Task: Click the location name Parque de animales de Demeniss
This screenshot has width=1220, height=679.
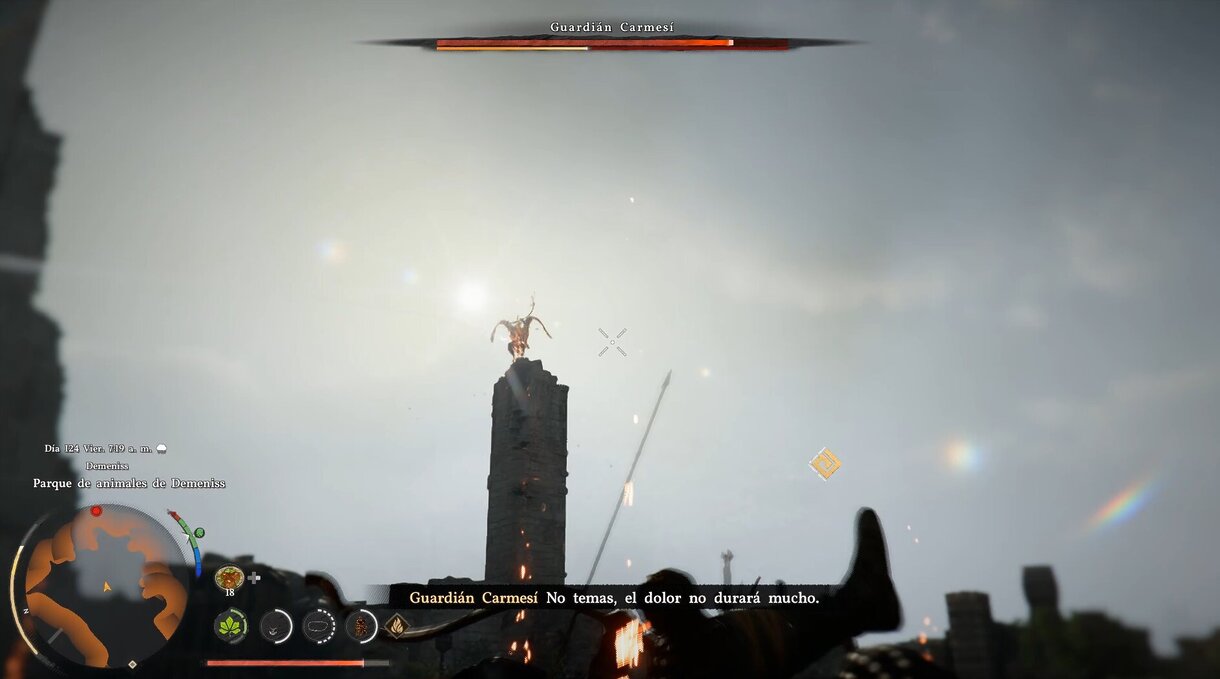Action: pyautogui.click(x=129, y=483)
